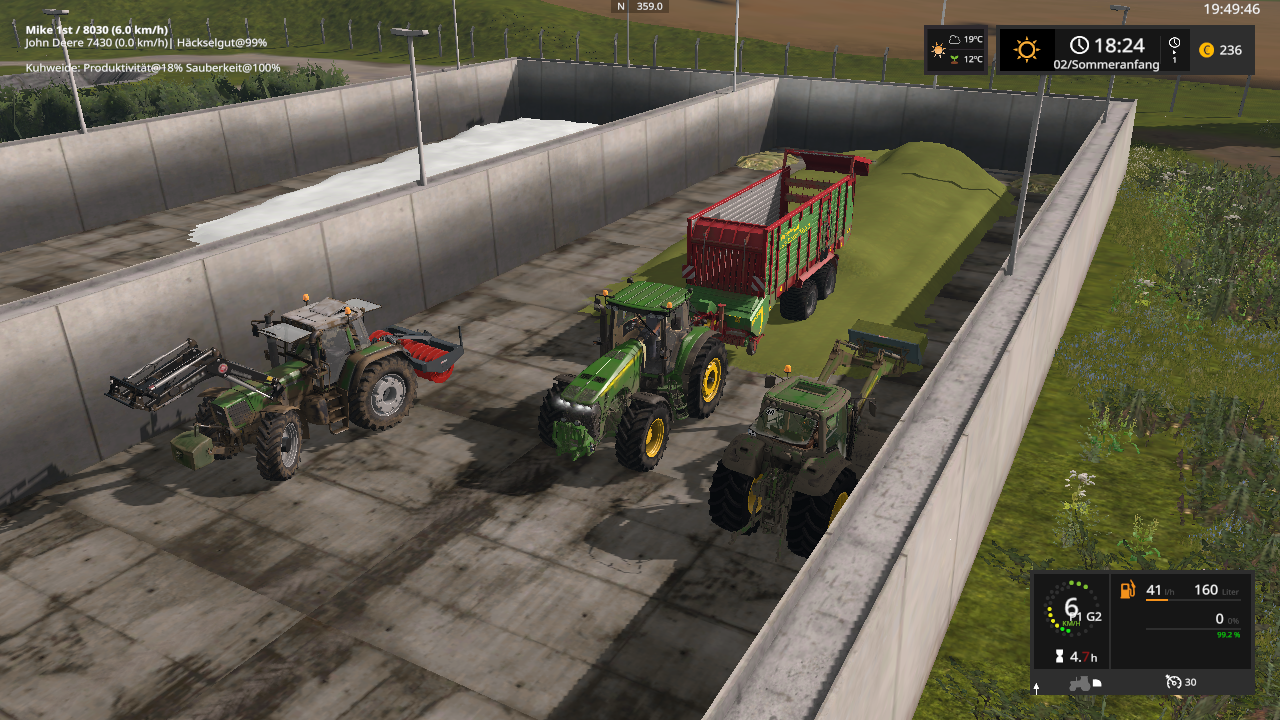Click the time-scale clock icon
Screen dimensions: 1280x720
pyautogui.click(x=1174, y=43)
